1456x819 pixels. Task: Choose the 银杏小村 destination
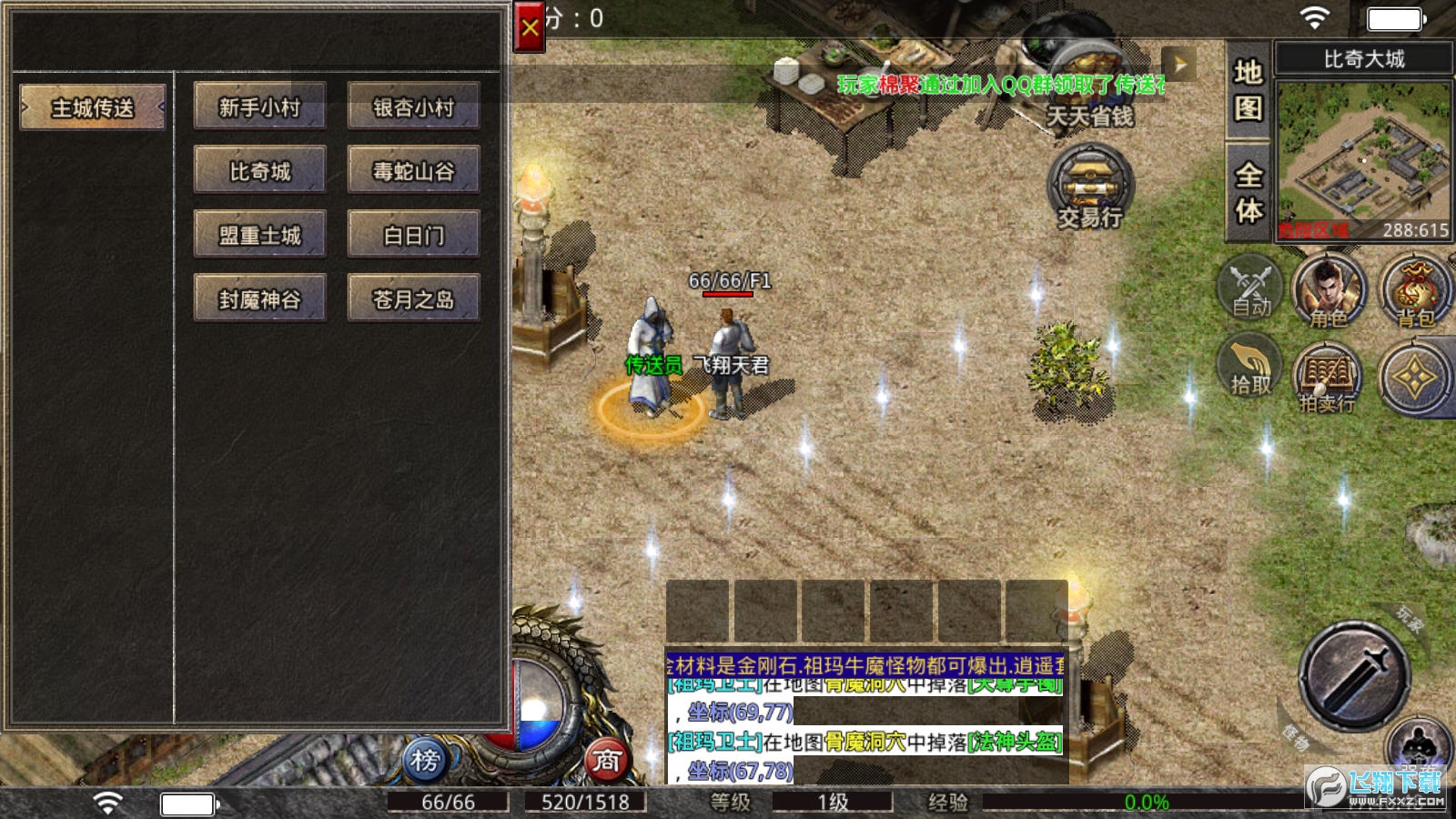(413, 106)
